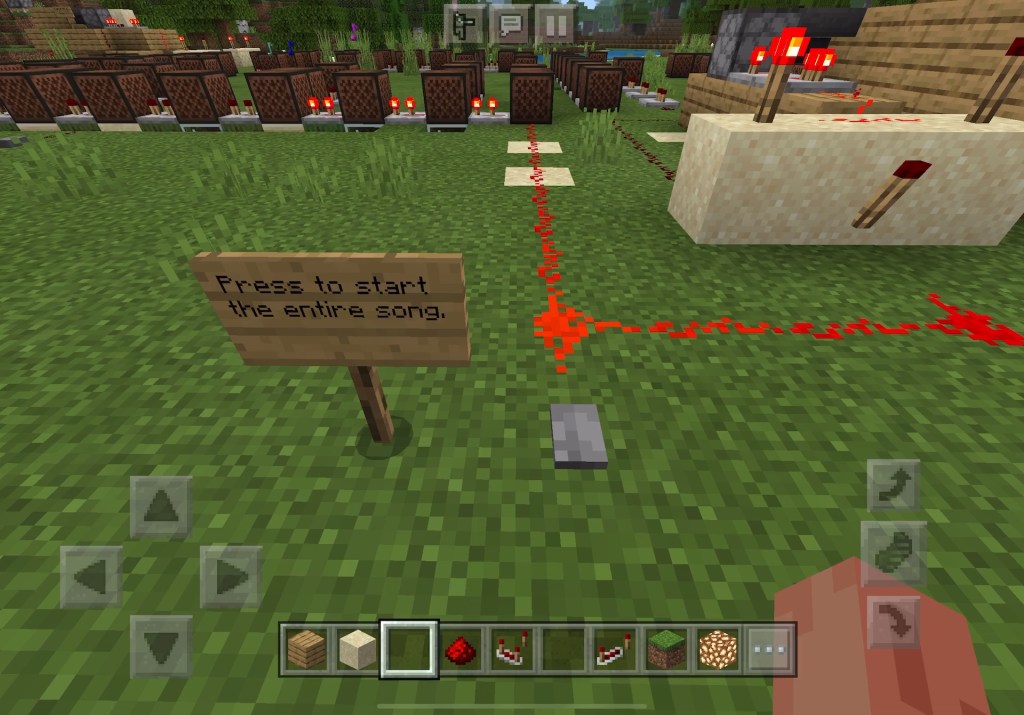Open the inventory with the three-dots button
The height and width of the screenshot is (715, 1024).
tap(769, 650)
